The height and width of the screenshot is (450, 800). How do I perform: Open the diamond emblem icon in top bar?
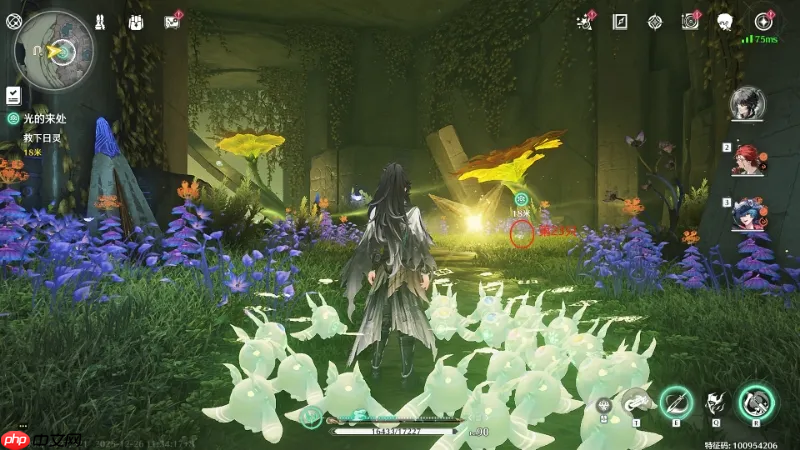pyautogui.click(x=655, y=21)
